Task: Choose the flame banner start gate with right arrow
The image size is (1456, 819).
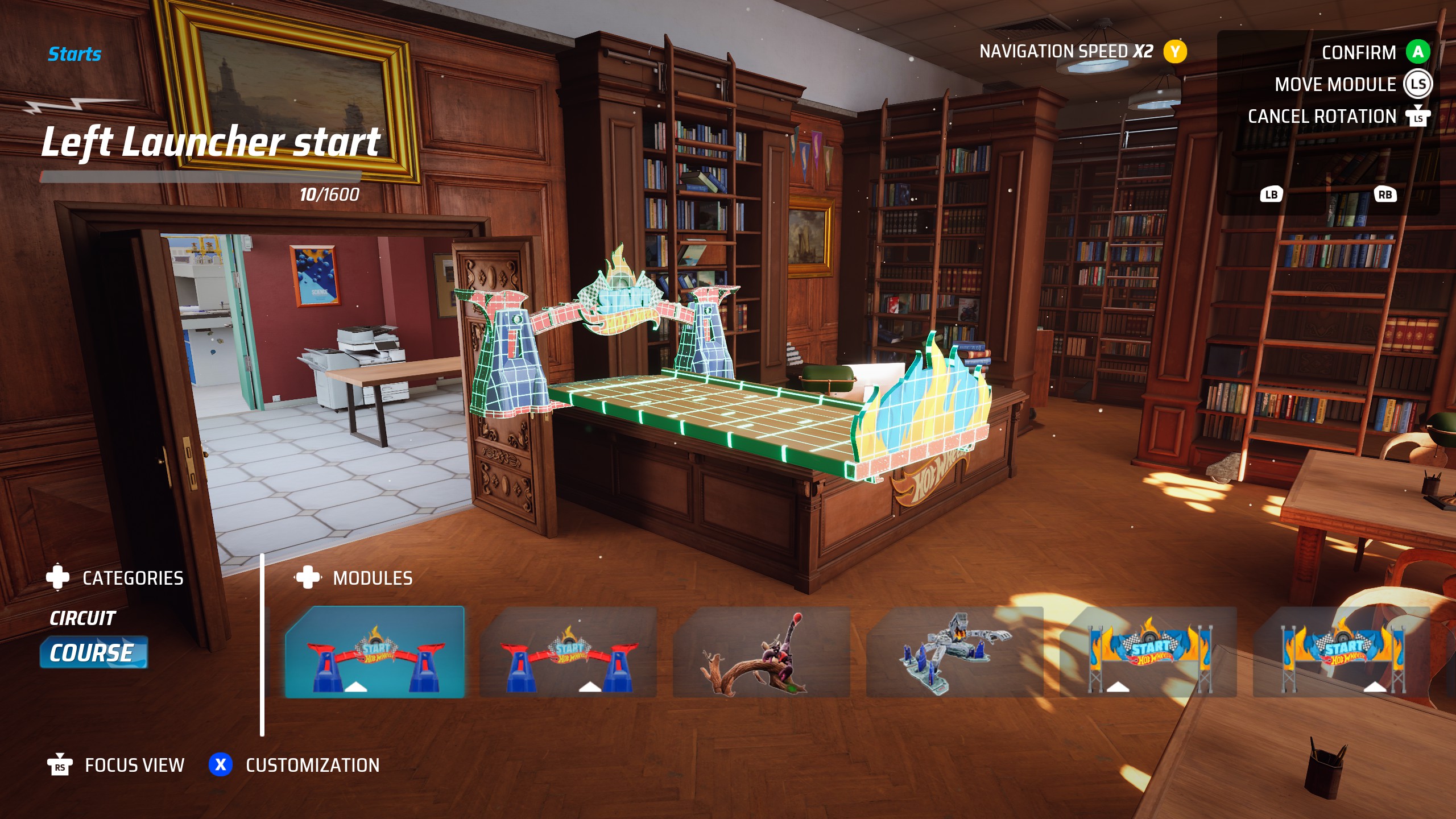Action: pyautogui.click(x=1341, y=652)
